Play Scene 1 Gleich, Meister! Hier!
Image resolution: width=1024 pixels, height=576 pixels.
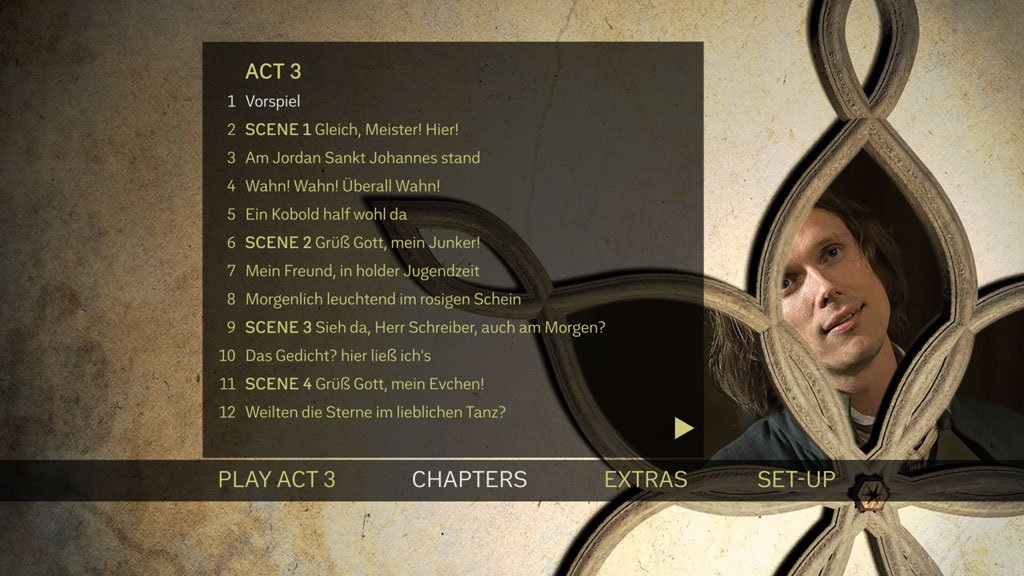coord(351,129)
